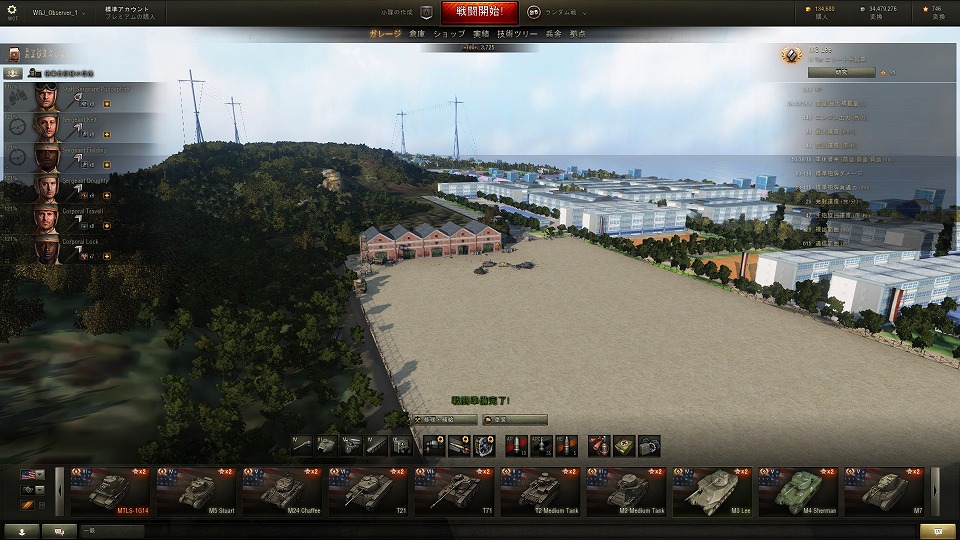Open the settings gear menu
The height and width of the screenshot is (540, 960).
12,10
